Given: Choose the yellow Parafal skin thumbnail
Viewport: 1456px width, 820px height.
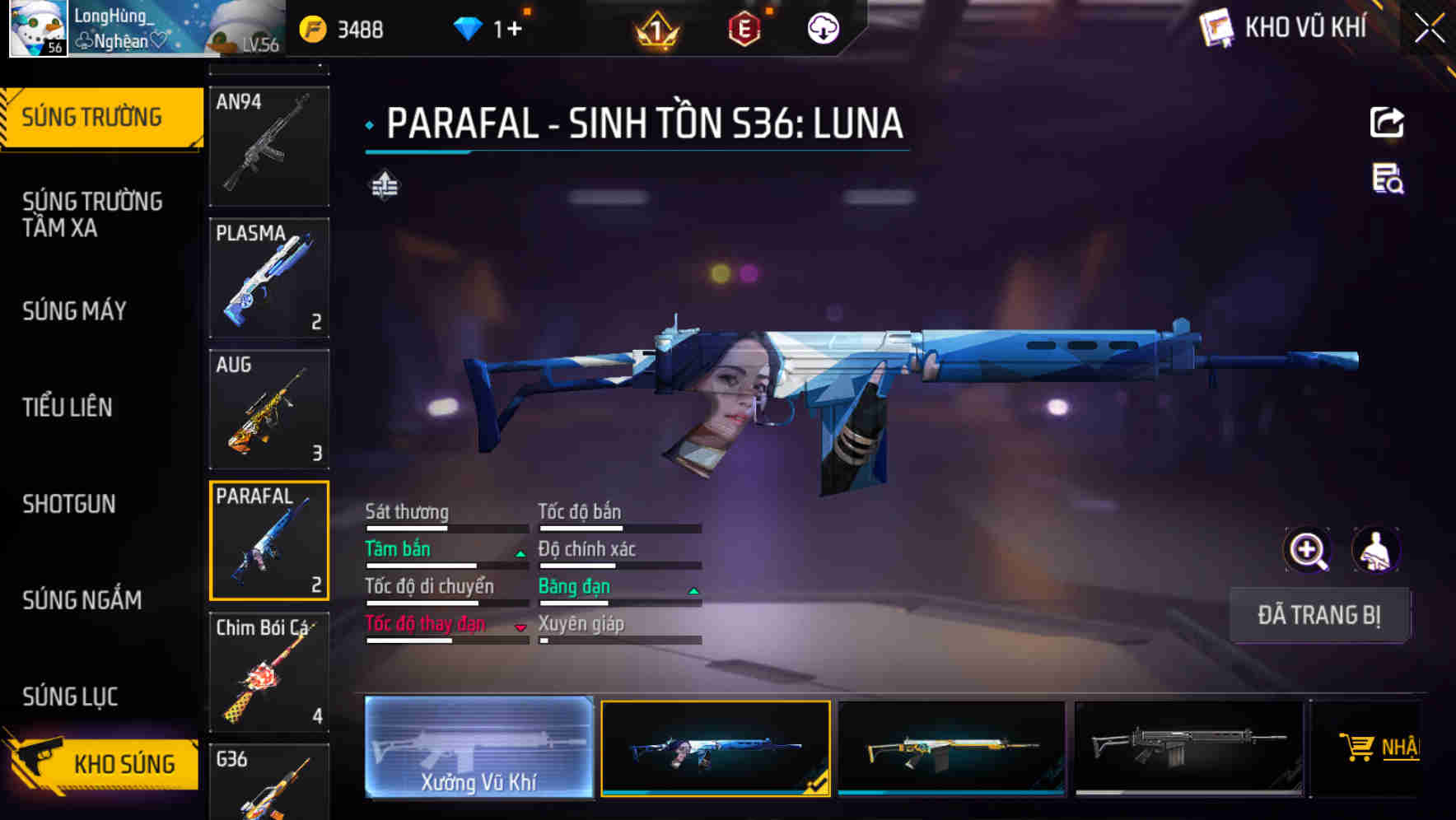Looking at the screenshot, I should (951, 748).
